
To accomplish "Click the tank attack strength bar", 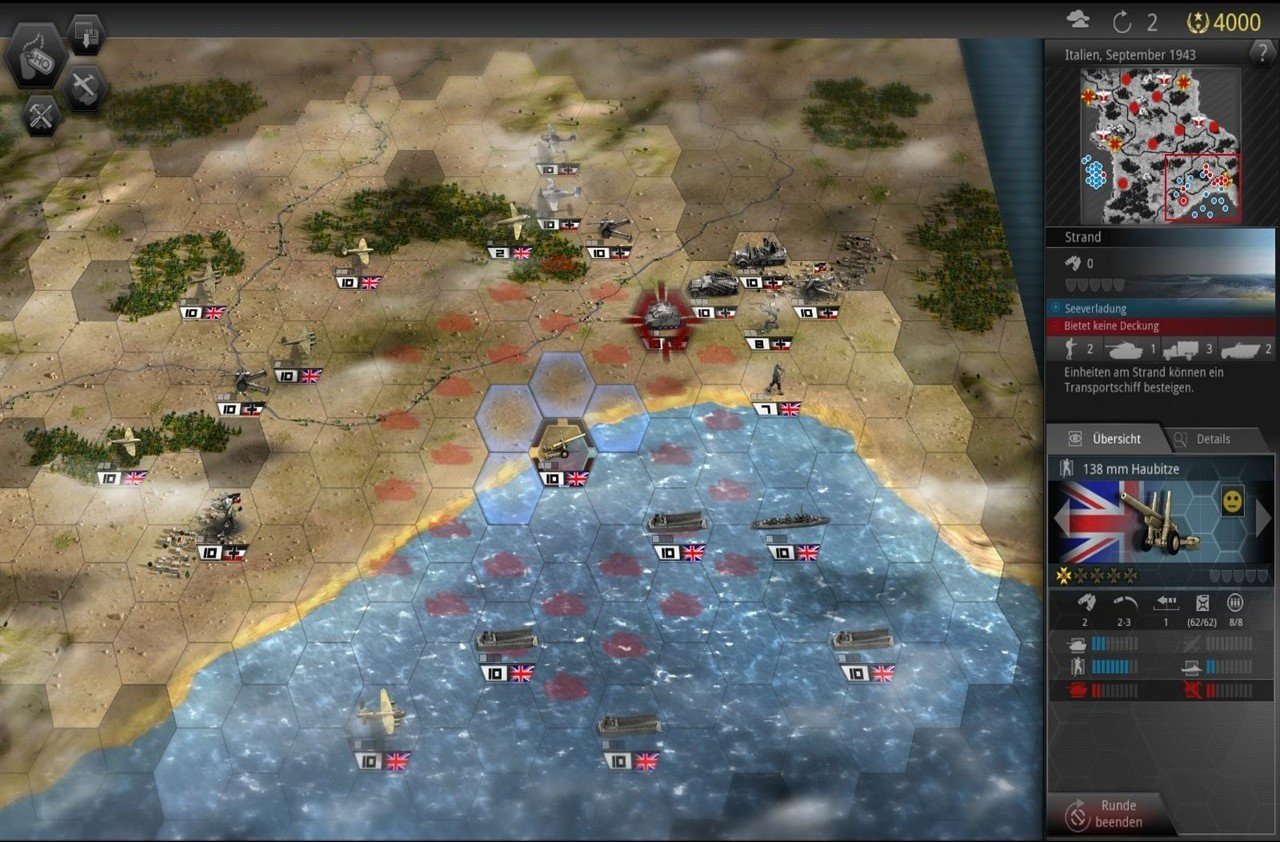I will coord(1110,643).
